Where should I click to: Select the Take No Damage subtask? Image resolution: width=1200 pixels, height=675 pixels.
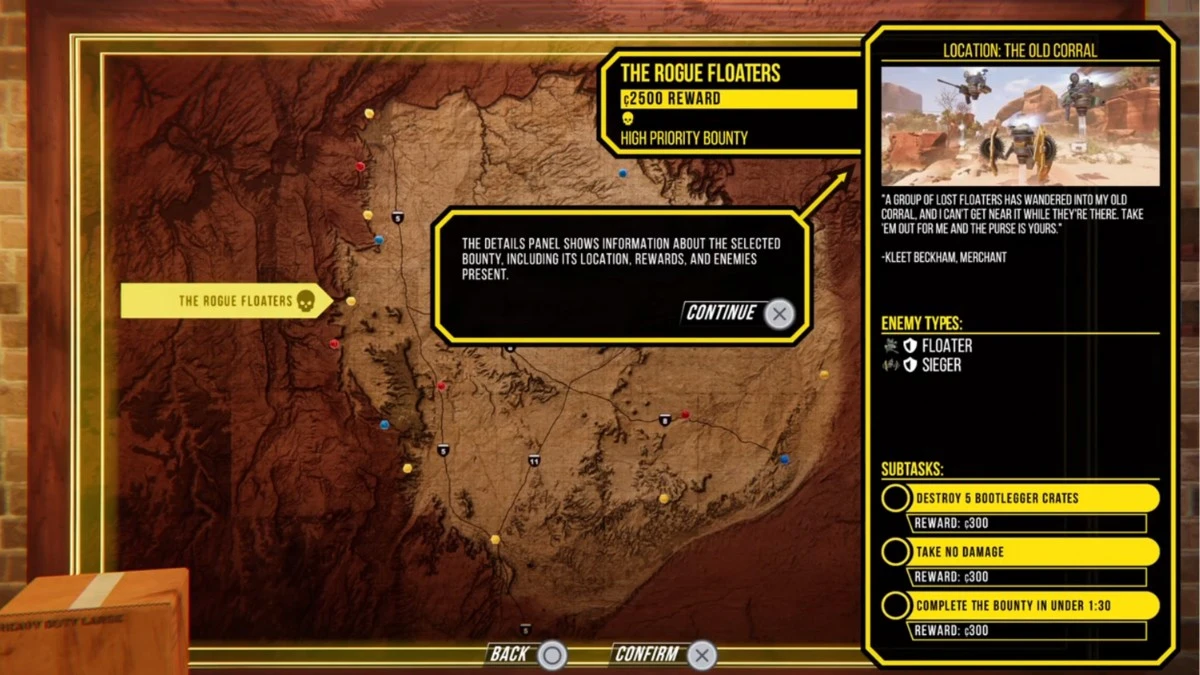(1021, 552)
